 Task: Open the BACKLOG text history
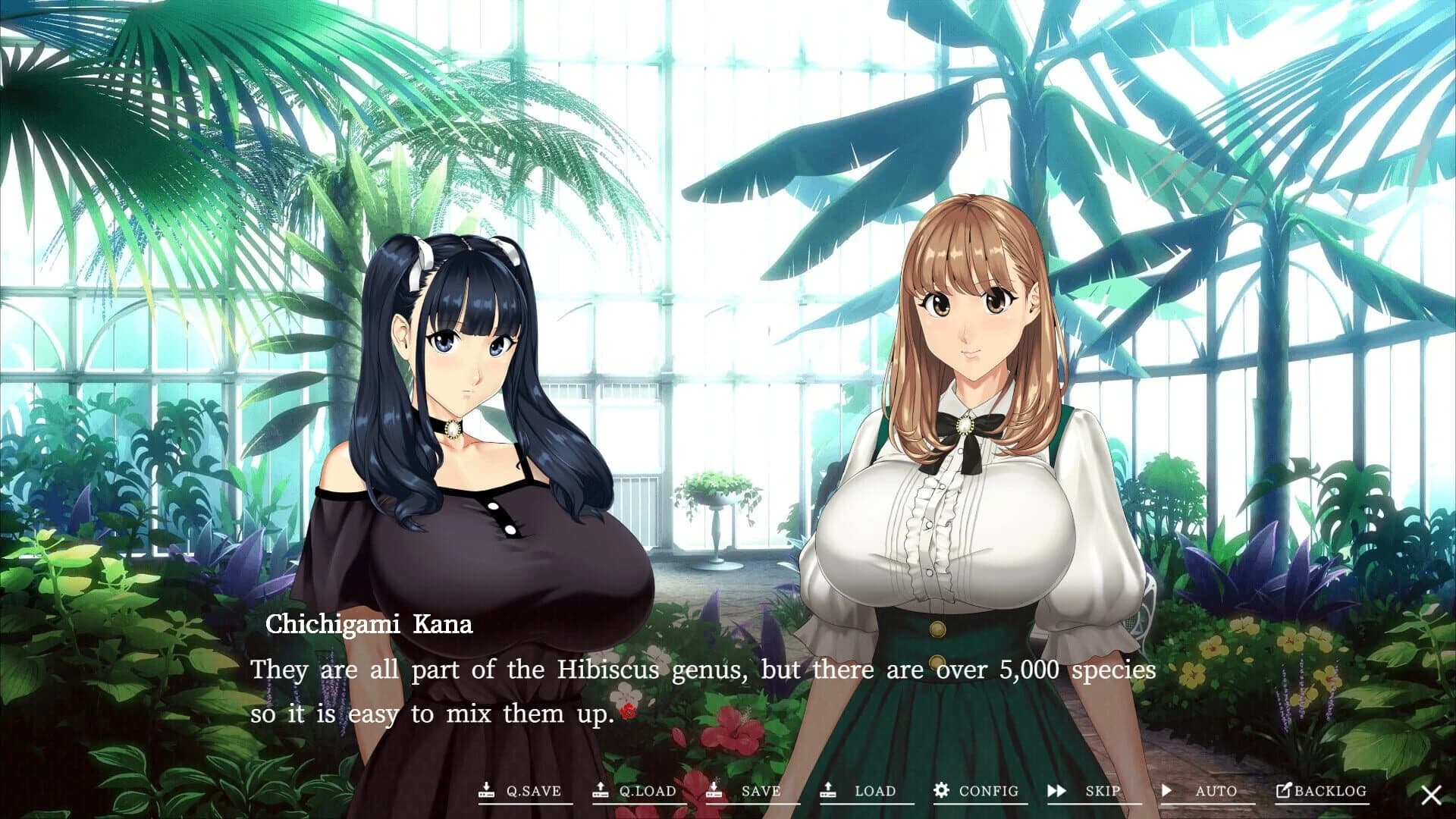[1326, 791]
